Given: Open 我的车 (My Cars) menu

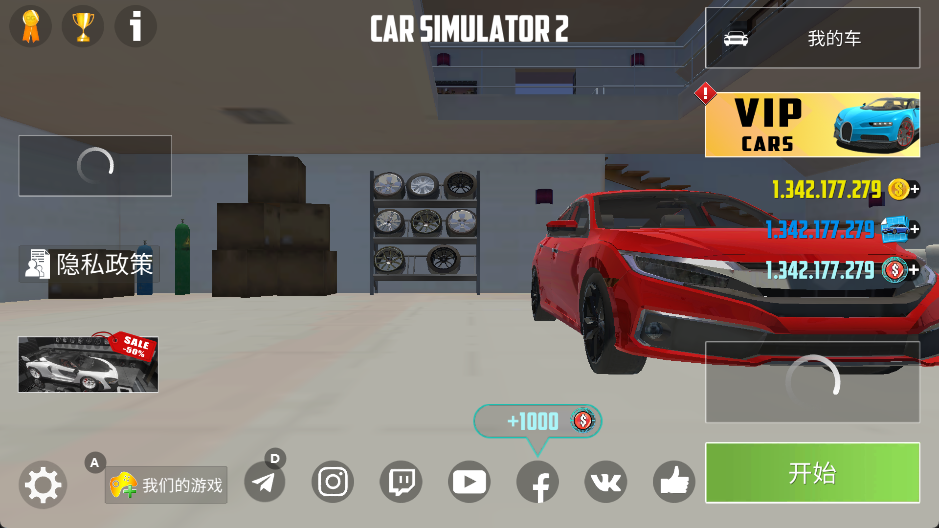Looking at the screenshot, I should (x=812, y=39).
